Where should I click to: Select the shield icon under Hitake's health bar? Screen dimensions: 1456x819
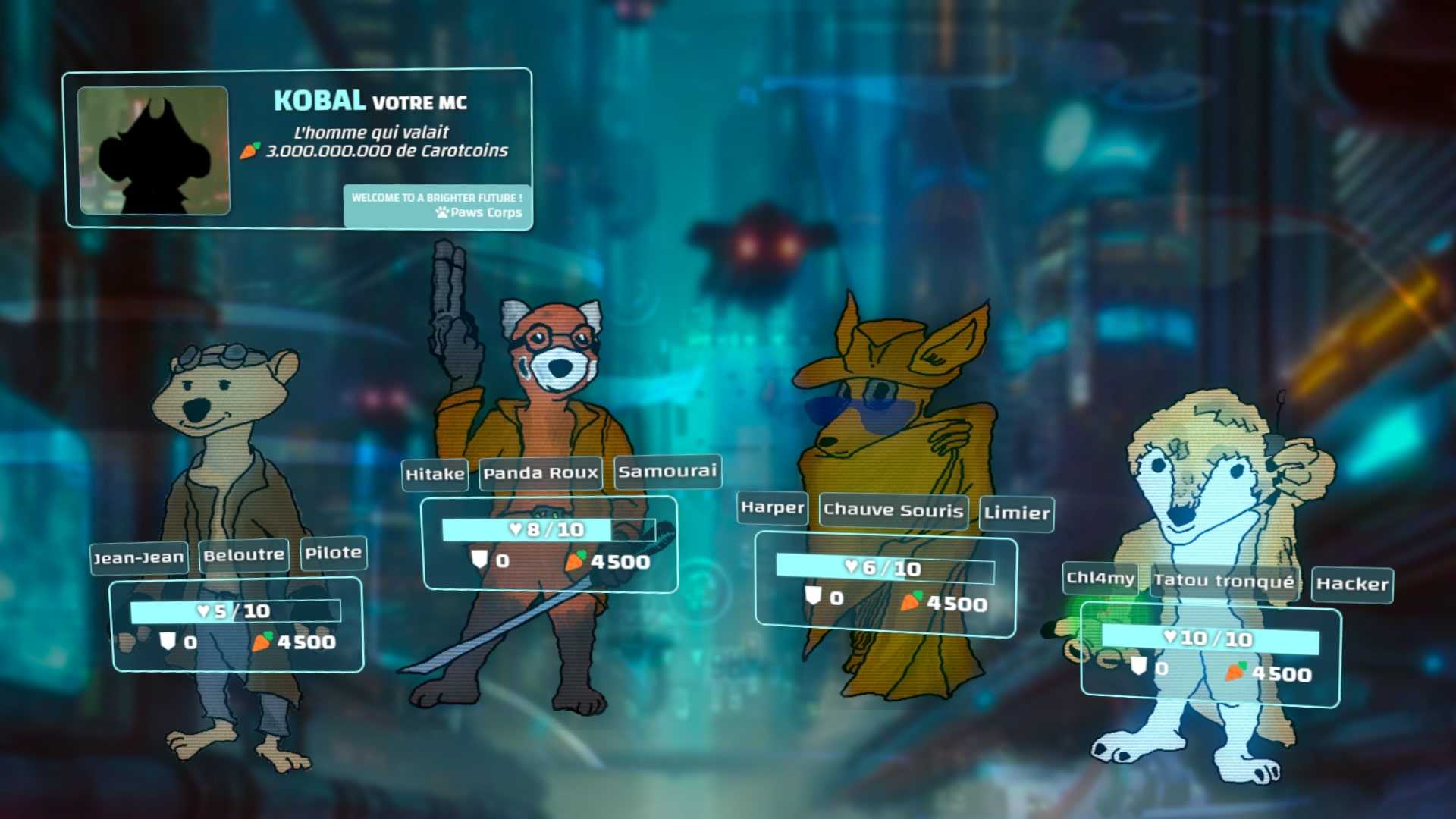coord(480,558)
